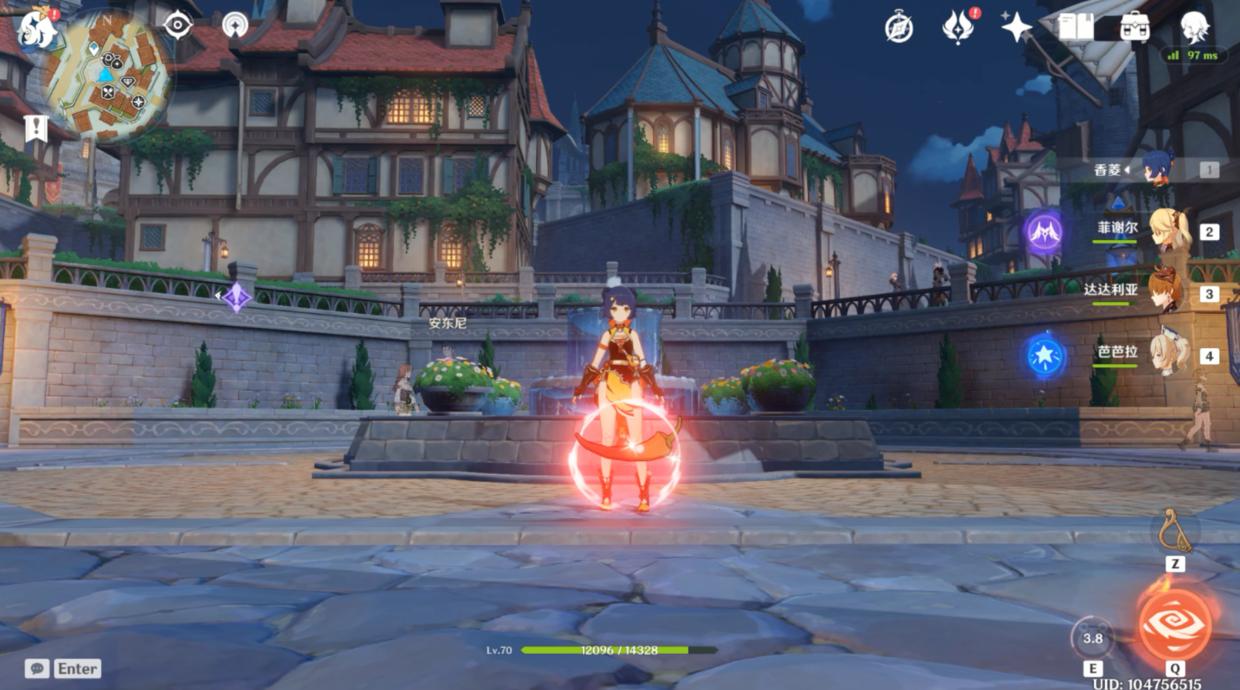The width and height of the screenshot is (1240, 690).
Task: Use the harp gadget icon
Action: [x=1175, y=531]
